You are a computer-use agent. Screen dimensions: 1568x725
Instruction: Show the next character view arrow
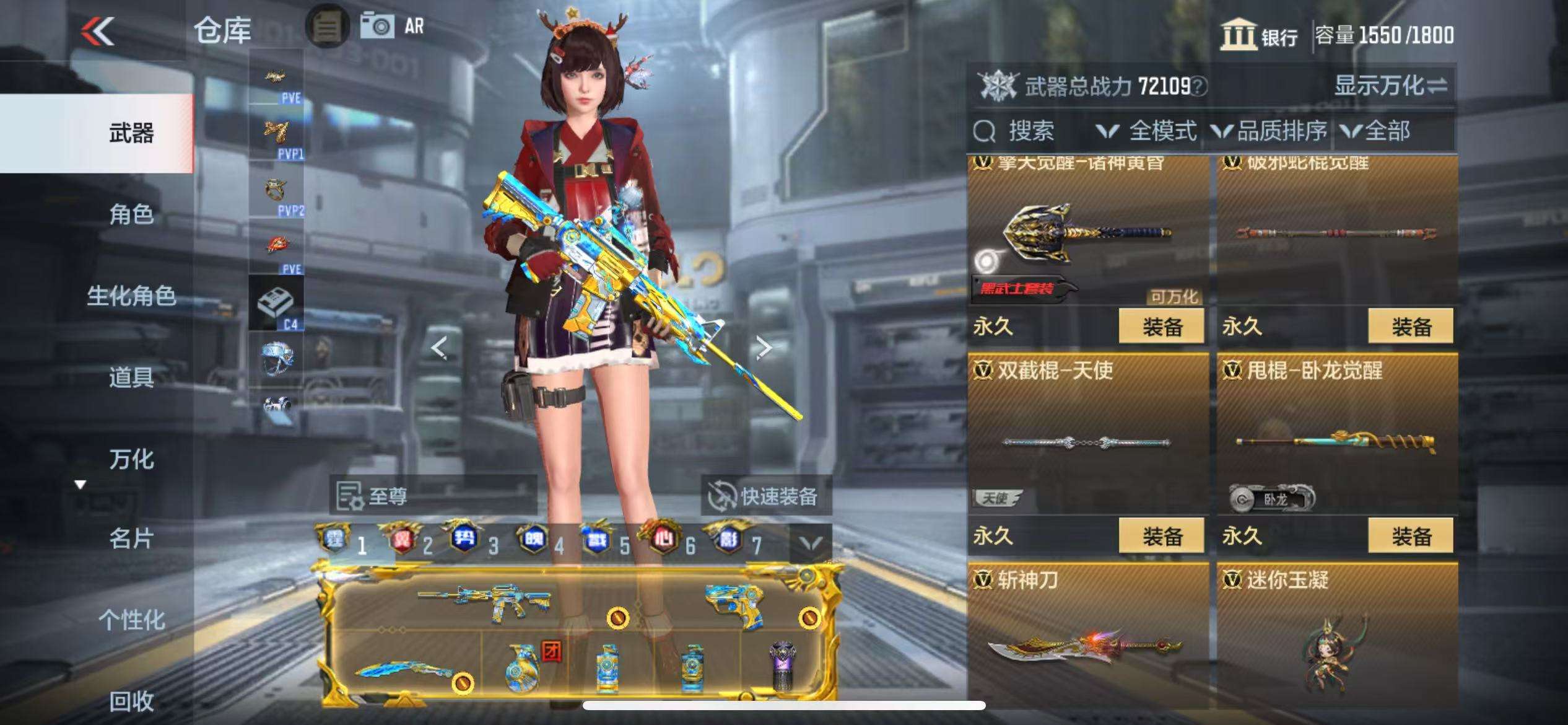pyautogui.click(x=764, y=348)
